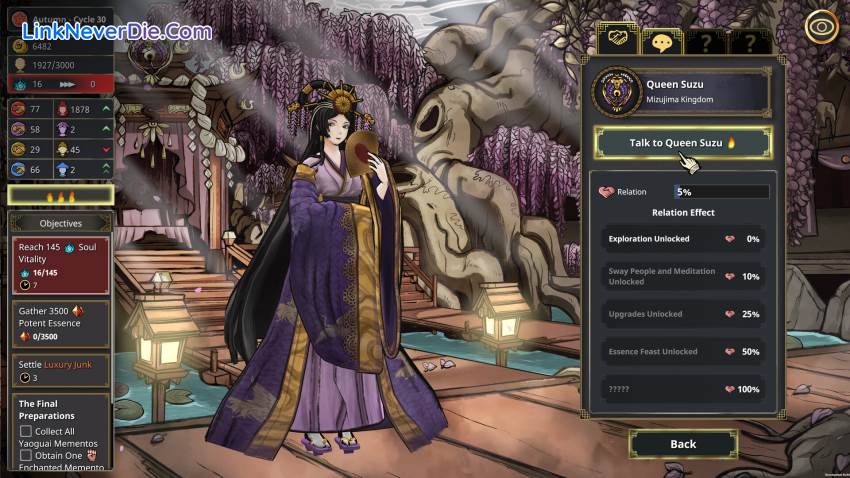Select the Exploration Unlocked relation row
The height and width of the screenshot is (478, 850).
pyautogui.click(x=683, y=239)
